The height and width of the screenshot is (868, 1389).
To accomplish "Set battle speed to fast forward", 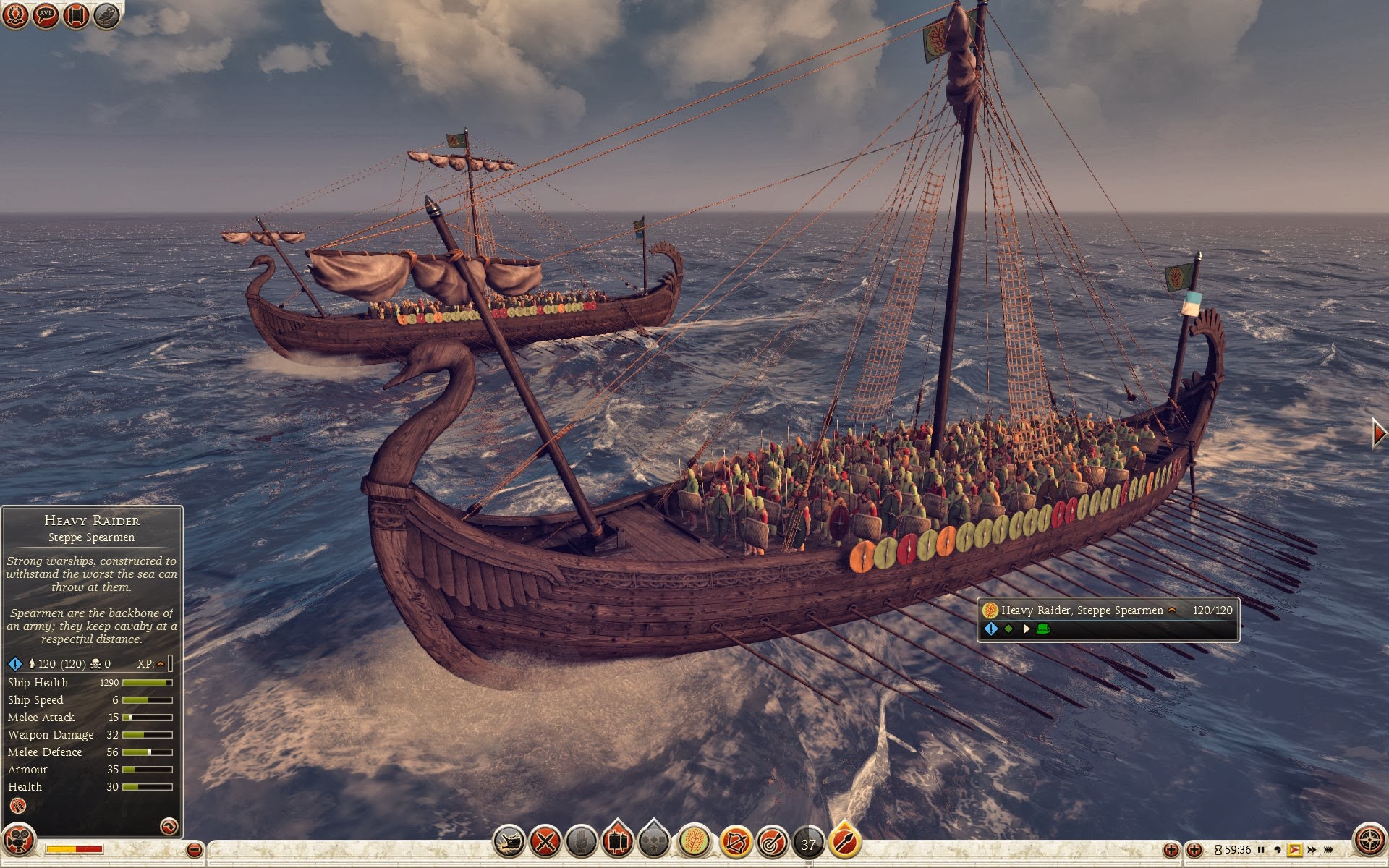I will click(x=1312, y=850).
